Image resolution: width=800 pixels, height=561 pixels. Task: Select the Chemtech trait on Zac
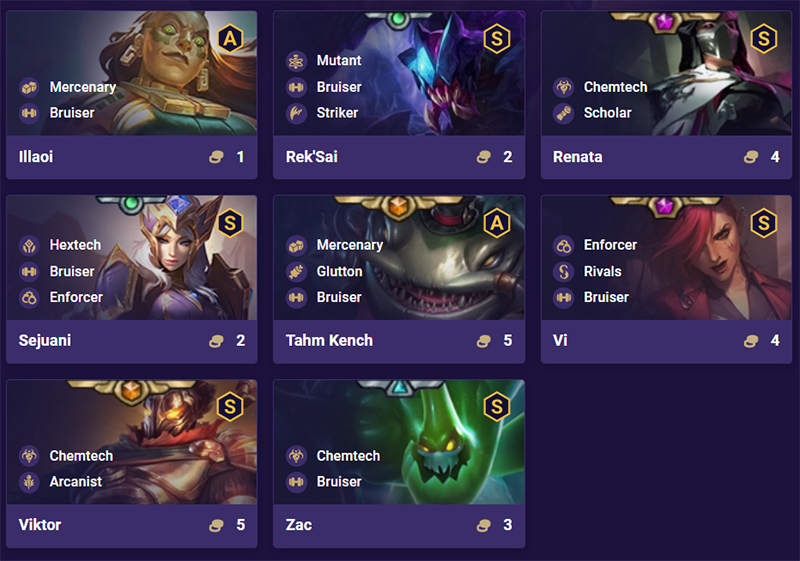tap(348, 456)
